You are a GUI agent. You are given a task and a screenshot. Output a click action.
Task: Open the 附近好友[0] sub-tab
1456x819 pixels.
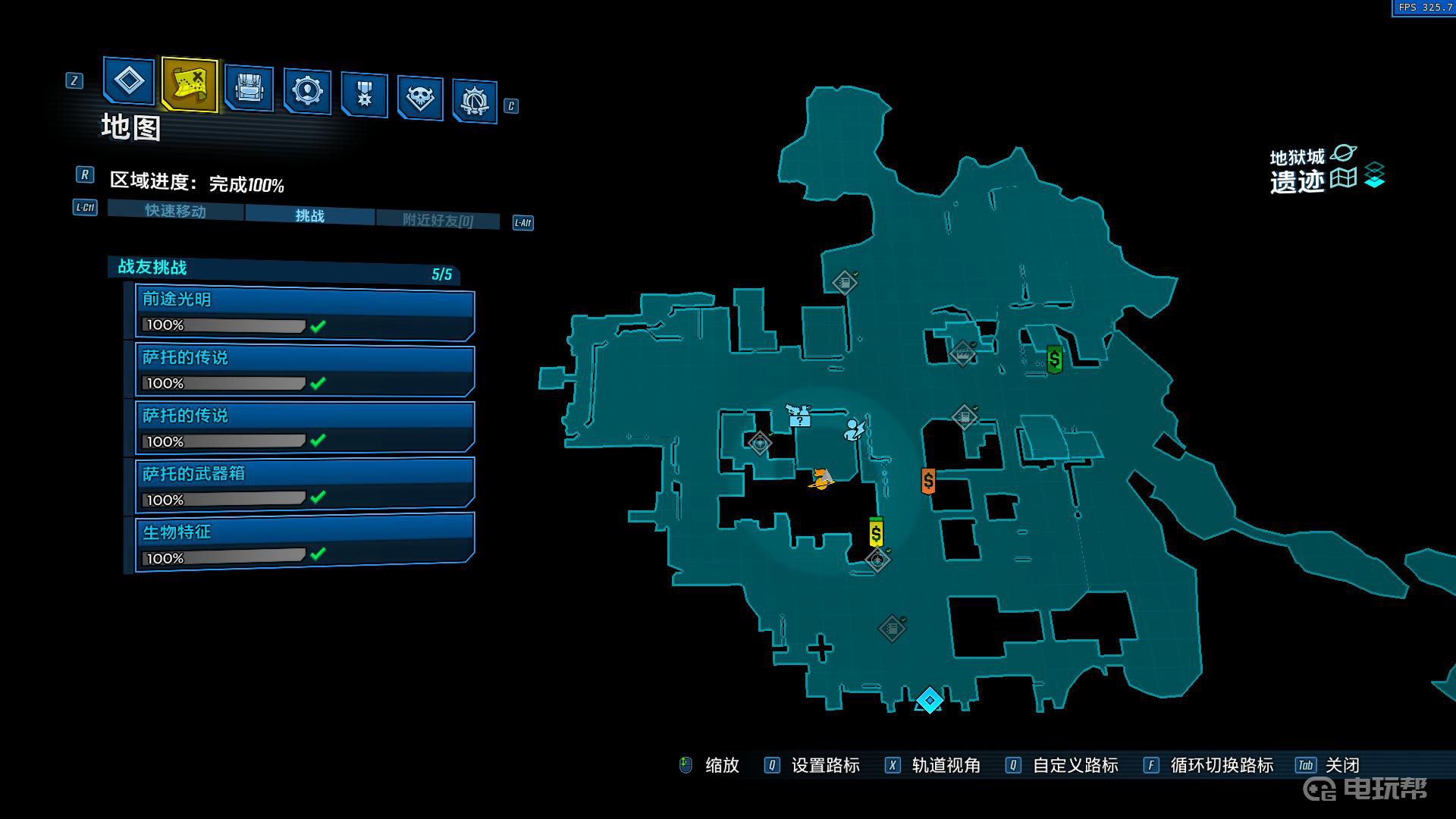point(438,221)
